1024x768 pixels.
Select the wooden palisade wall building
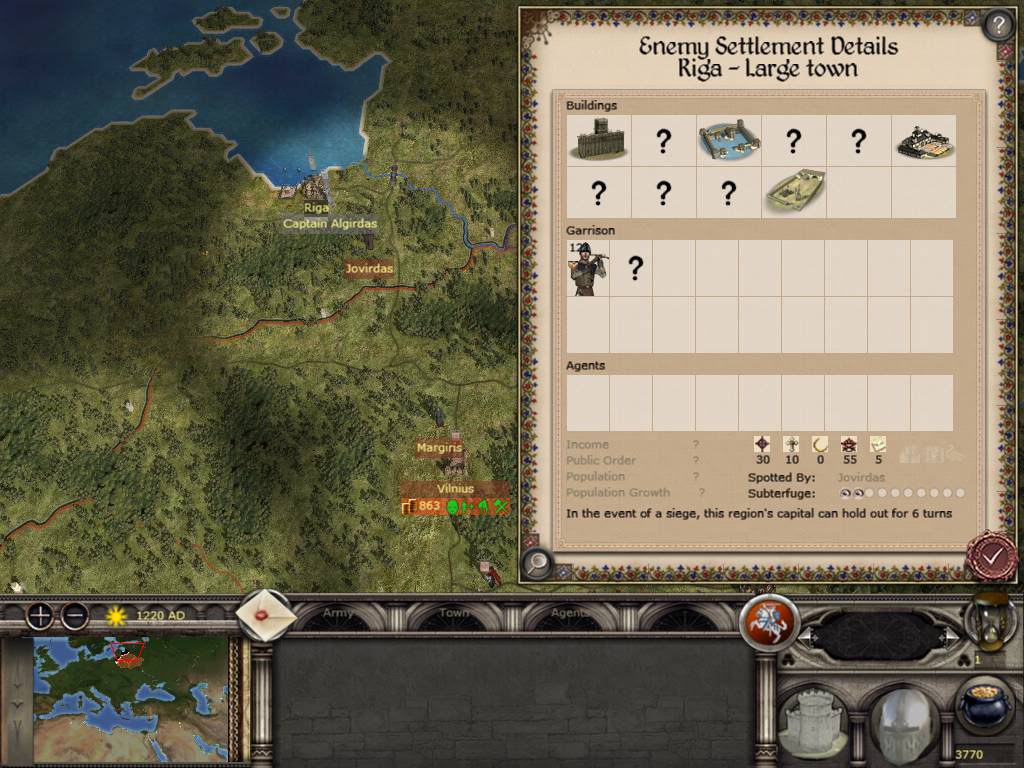(x=598, y=140)
